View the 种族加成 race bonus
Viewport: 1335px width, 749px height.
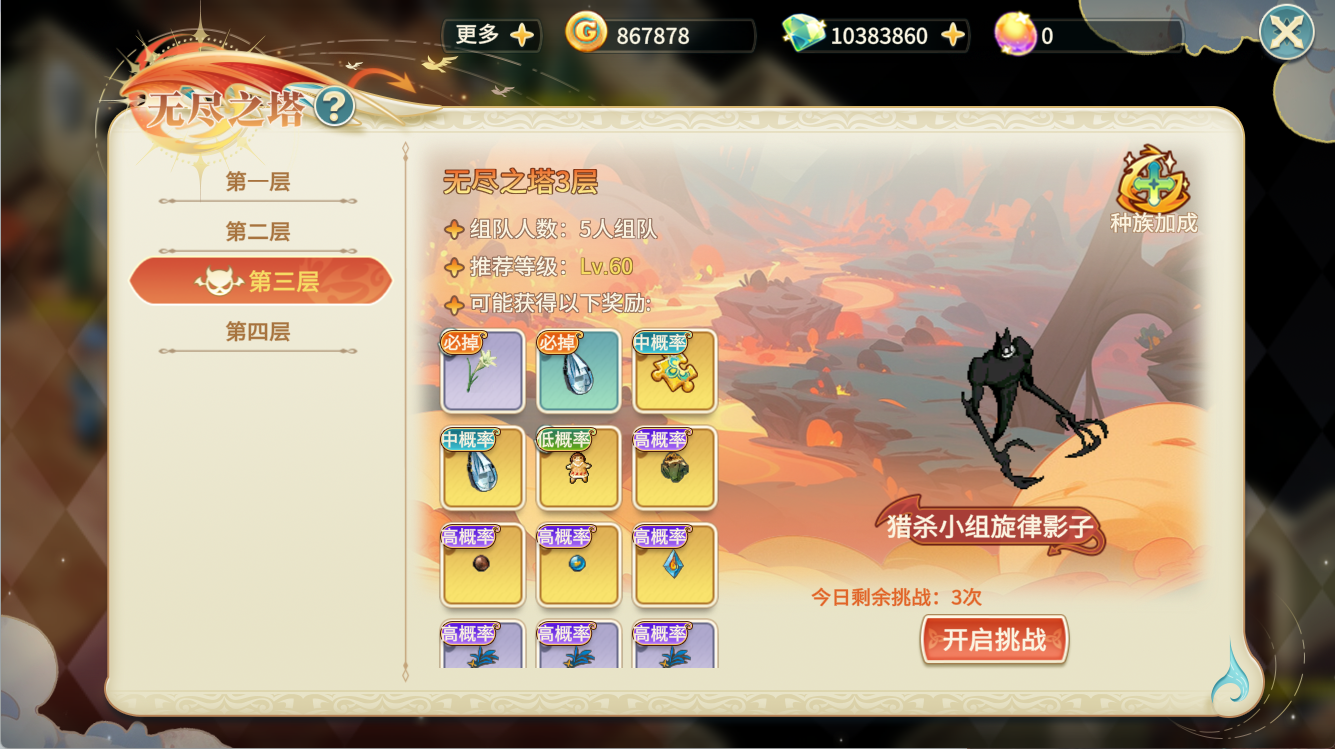pos(1153,190)
